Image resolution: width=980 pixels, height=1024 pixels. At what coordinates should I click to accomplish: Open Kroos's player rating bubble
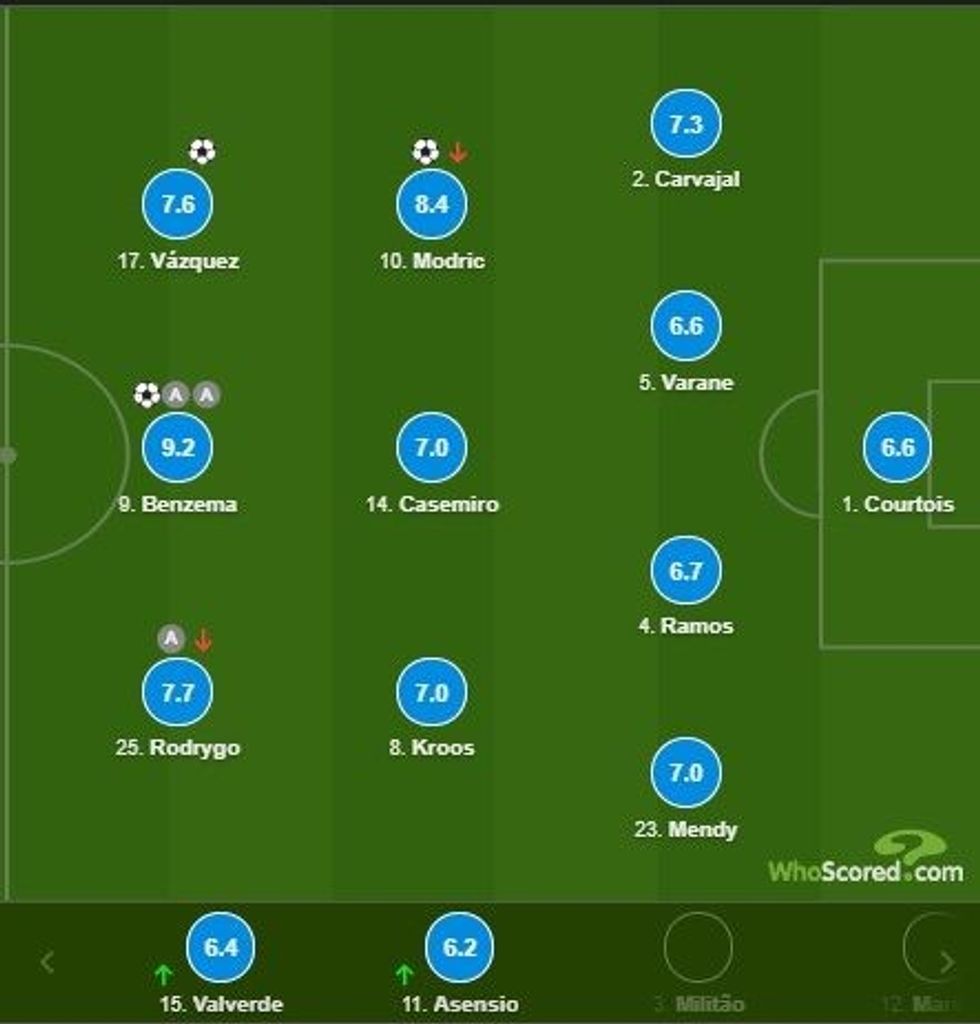pos(432,692)
